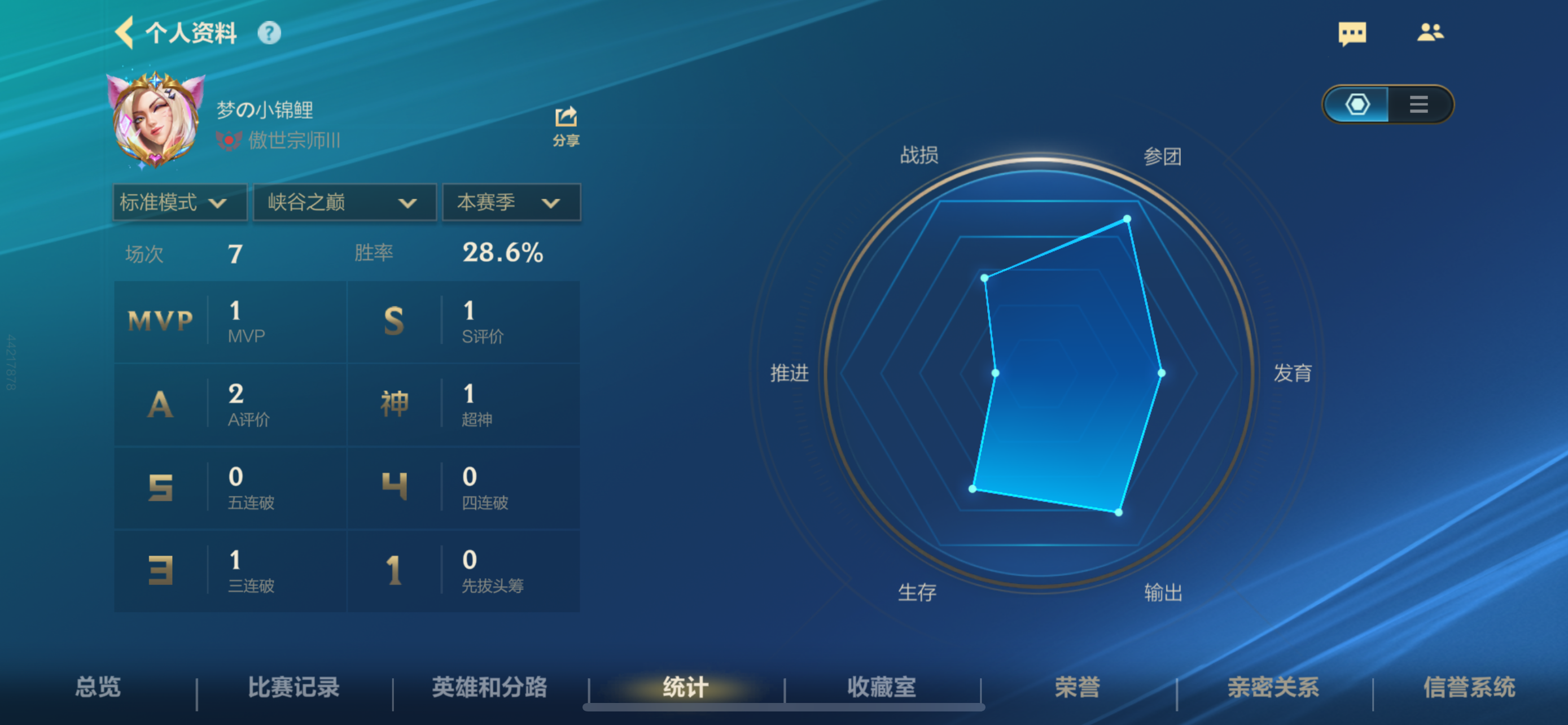Switch to the list view toggle

tap(1418, 104)
